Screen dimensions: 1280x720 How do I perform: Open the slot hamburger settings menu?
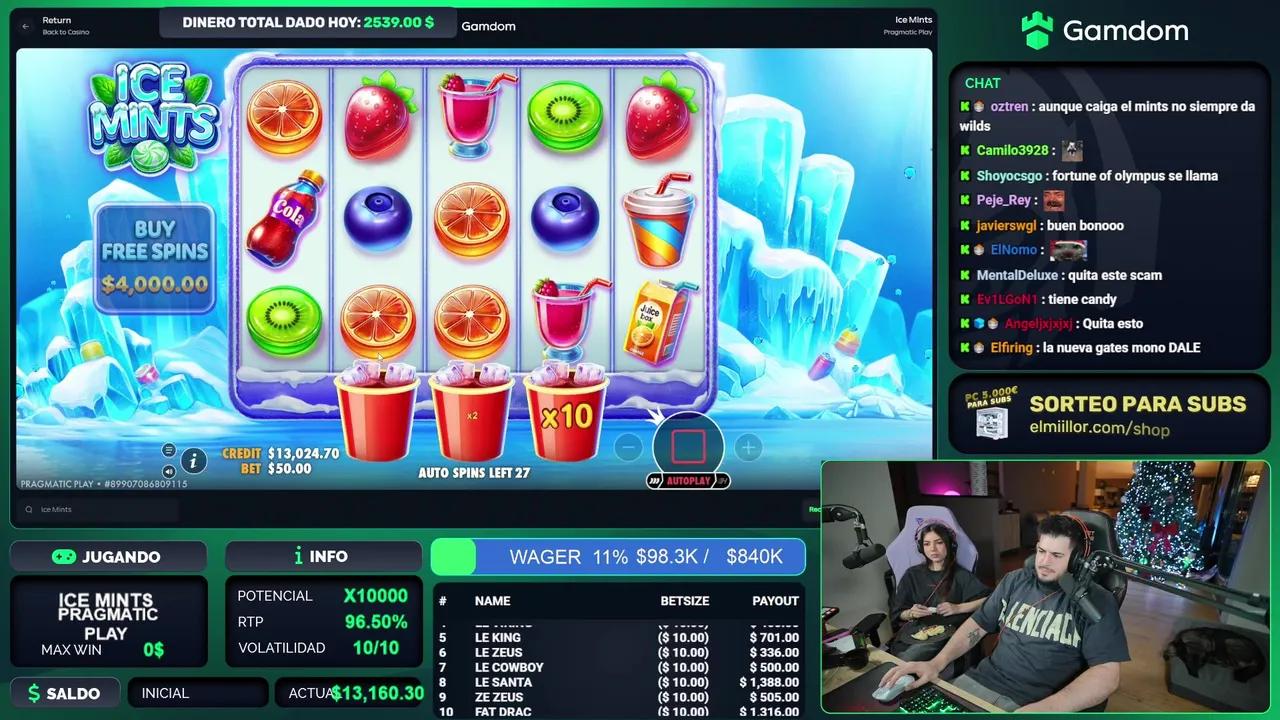(168, 450)
